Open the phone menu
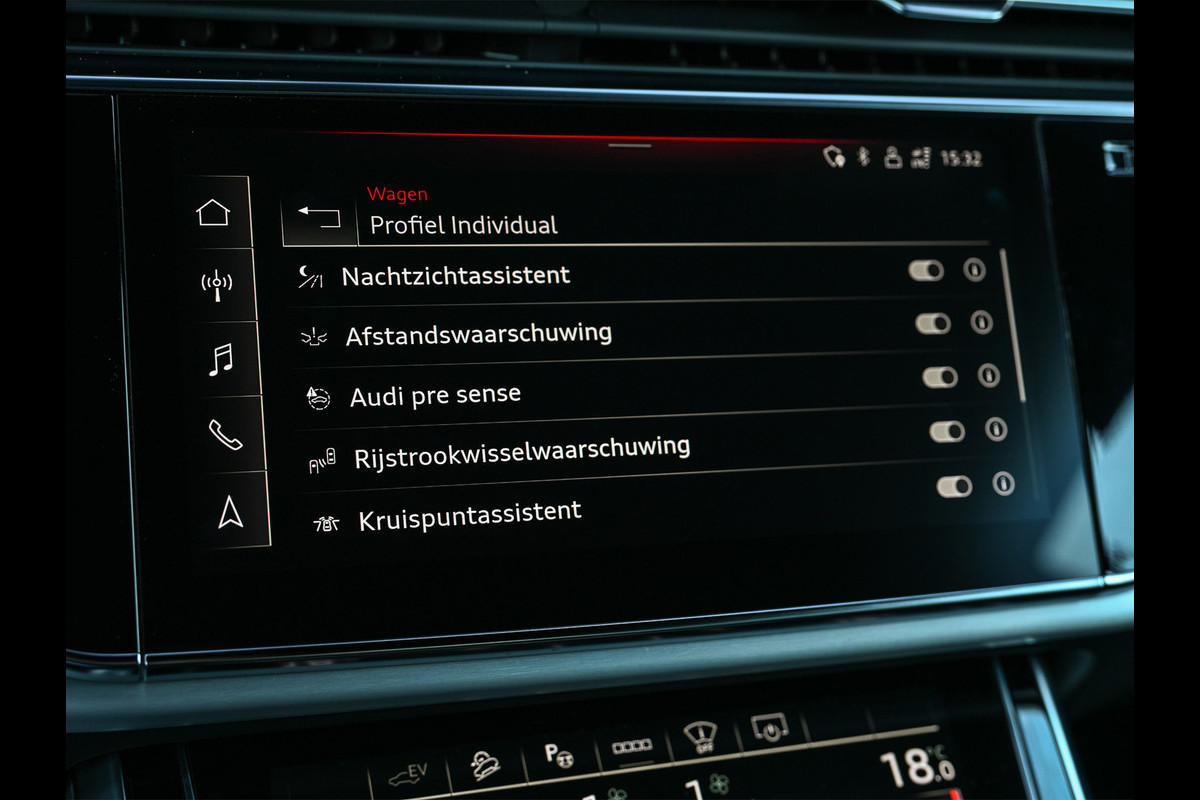This screenshot has width=1200, height=800. click(x=225, y=434)
